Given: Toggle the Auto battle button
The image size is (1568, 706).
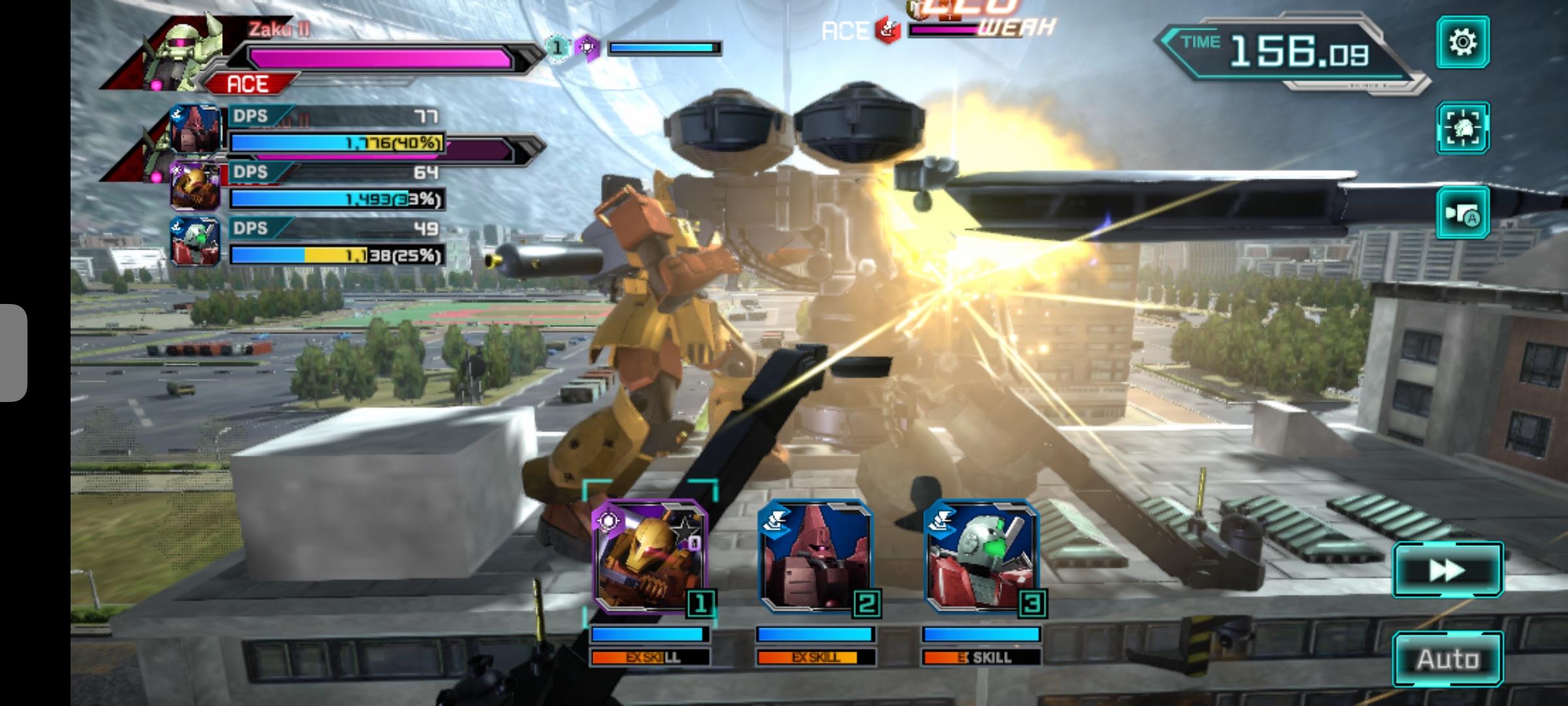Looking at the screenshot, I should tap(1447, 659).
